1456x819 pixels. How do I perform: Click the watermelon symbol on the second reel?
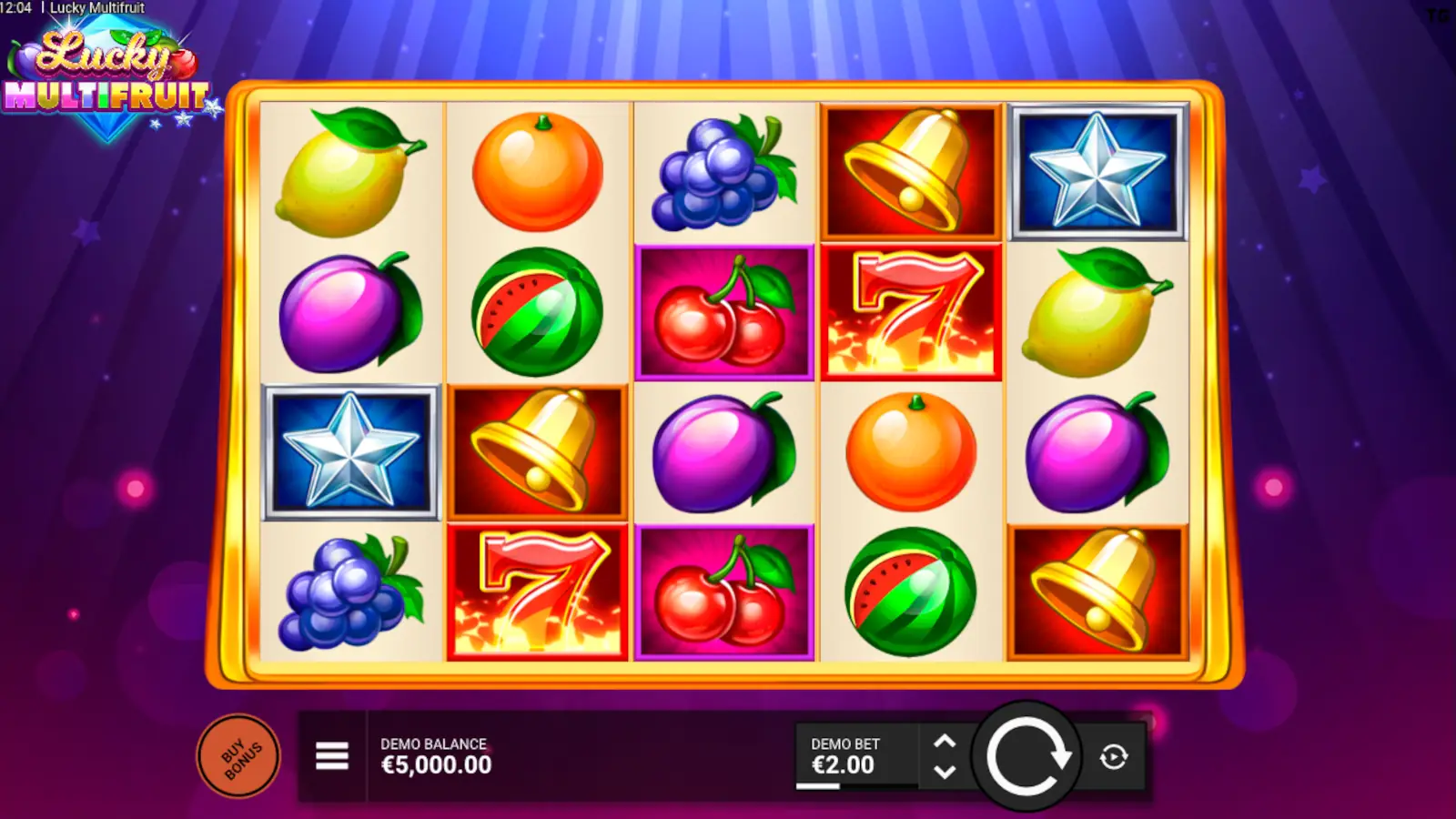click(537, 314)
